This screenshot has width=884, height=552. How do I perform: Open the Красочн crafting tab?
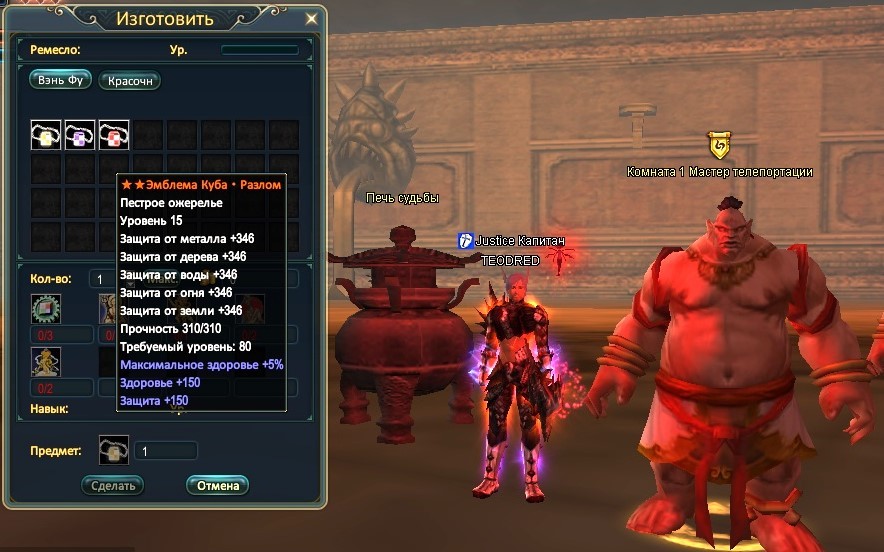click(x=130, y=81)
